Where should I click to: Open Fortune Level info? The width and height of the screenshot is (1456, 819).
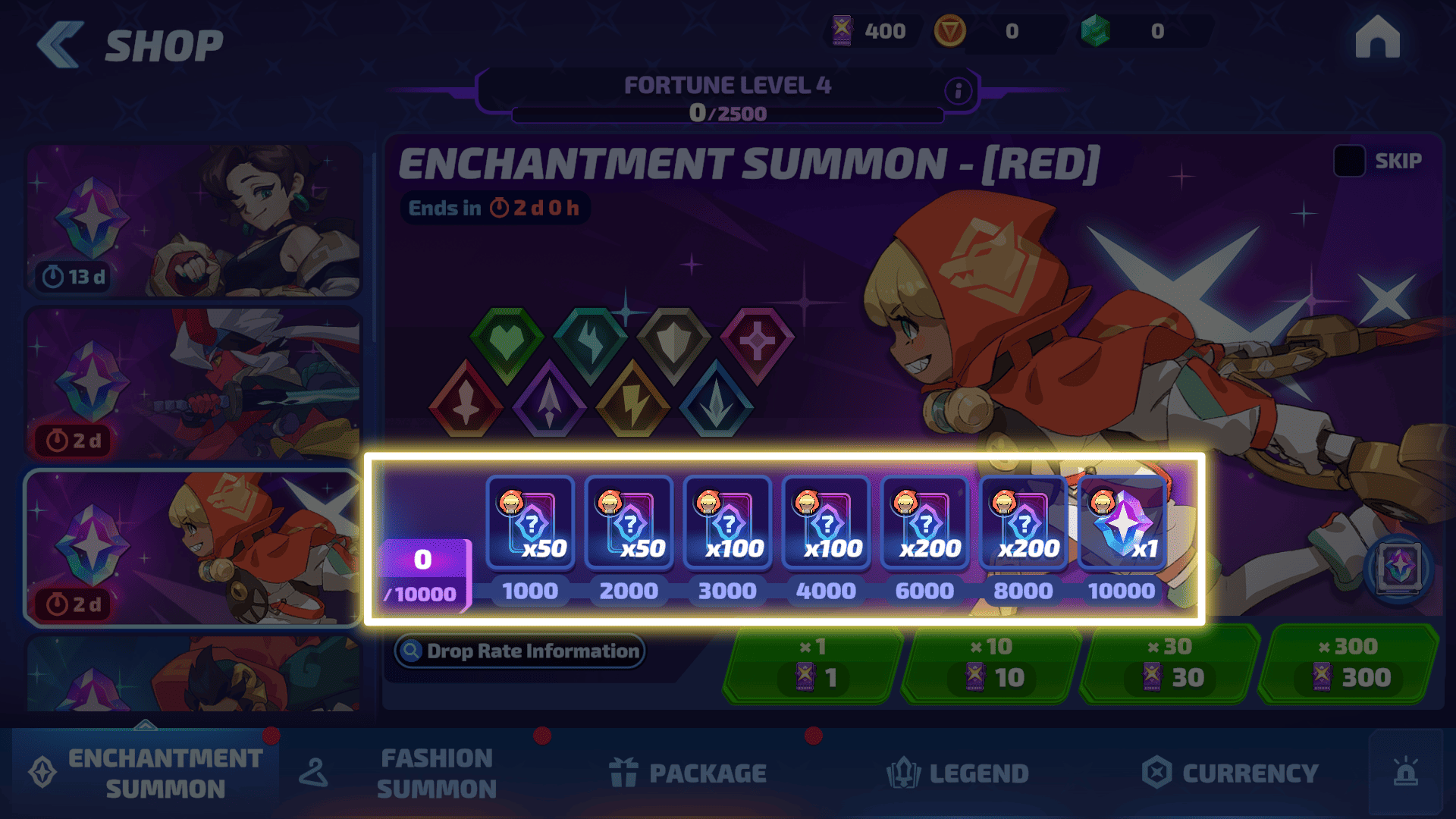pyautogui.click(x=958, y=91)
